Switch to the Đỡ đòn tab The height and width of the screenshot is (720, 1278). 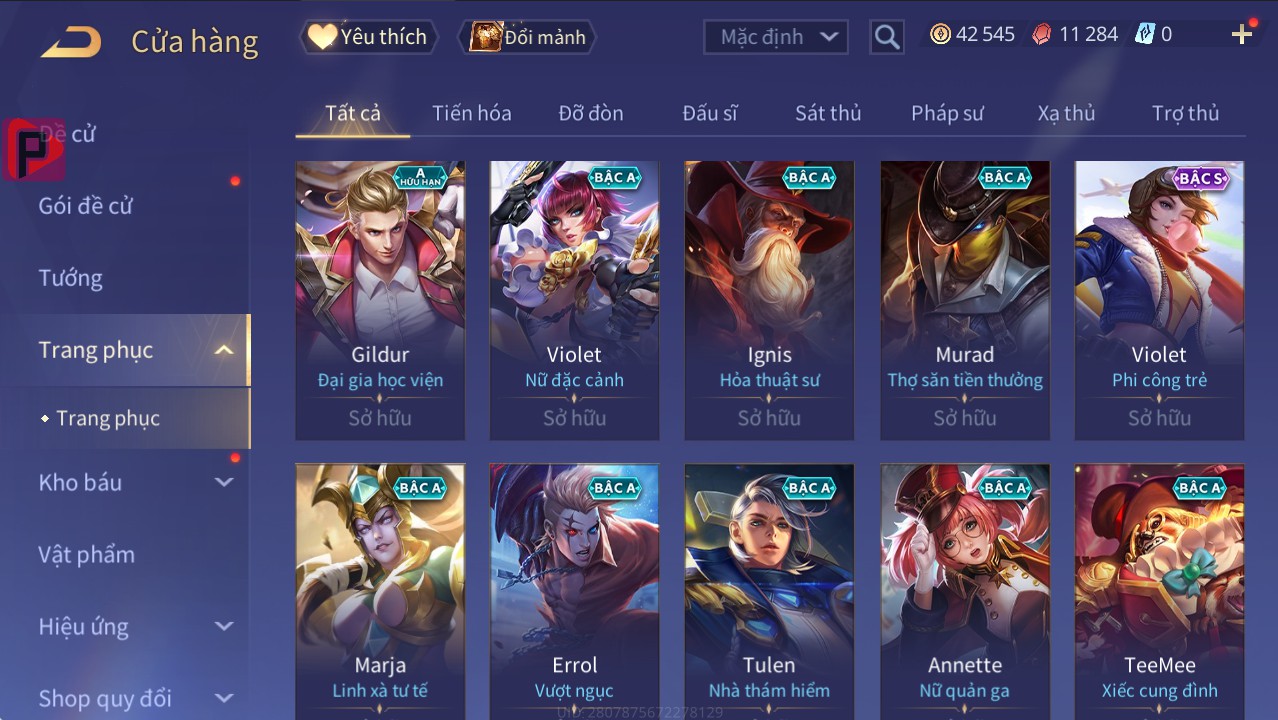click(591, 113)
